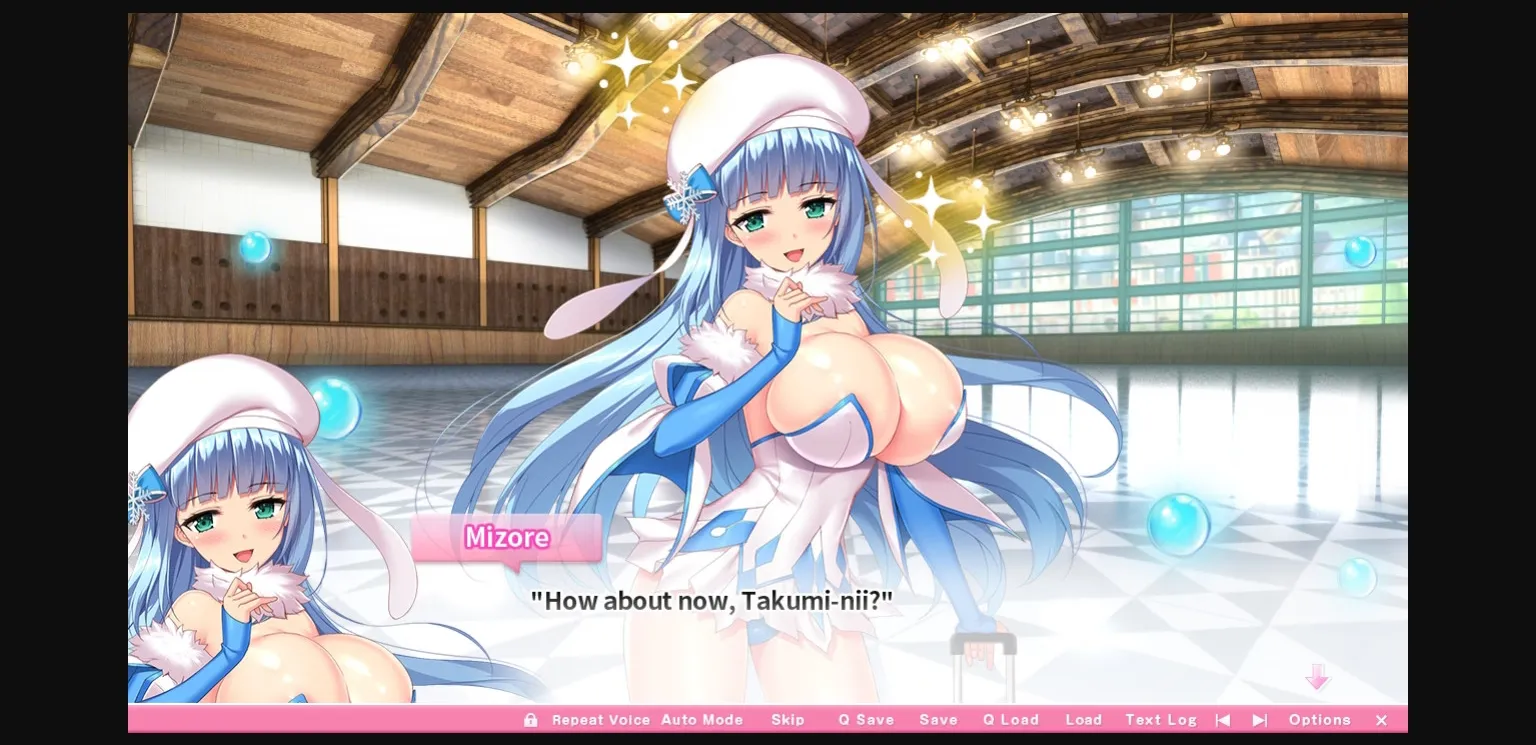Open the Save screen

click(938, 720)
